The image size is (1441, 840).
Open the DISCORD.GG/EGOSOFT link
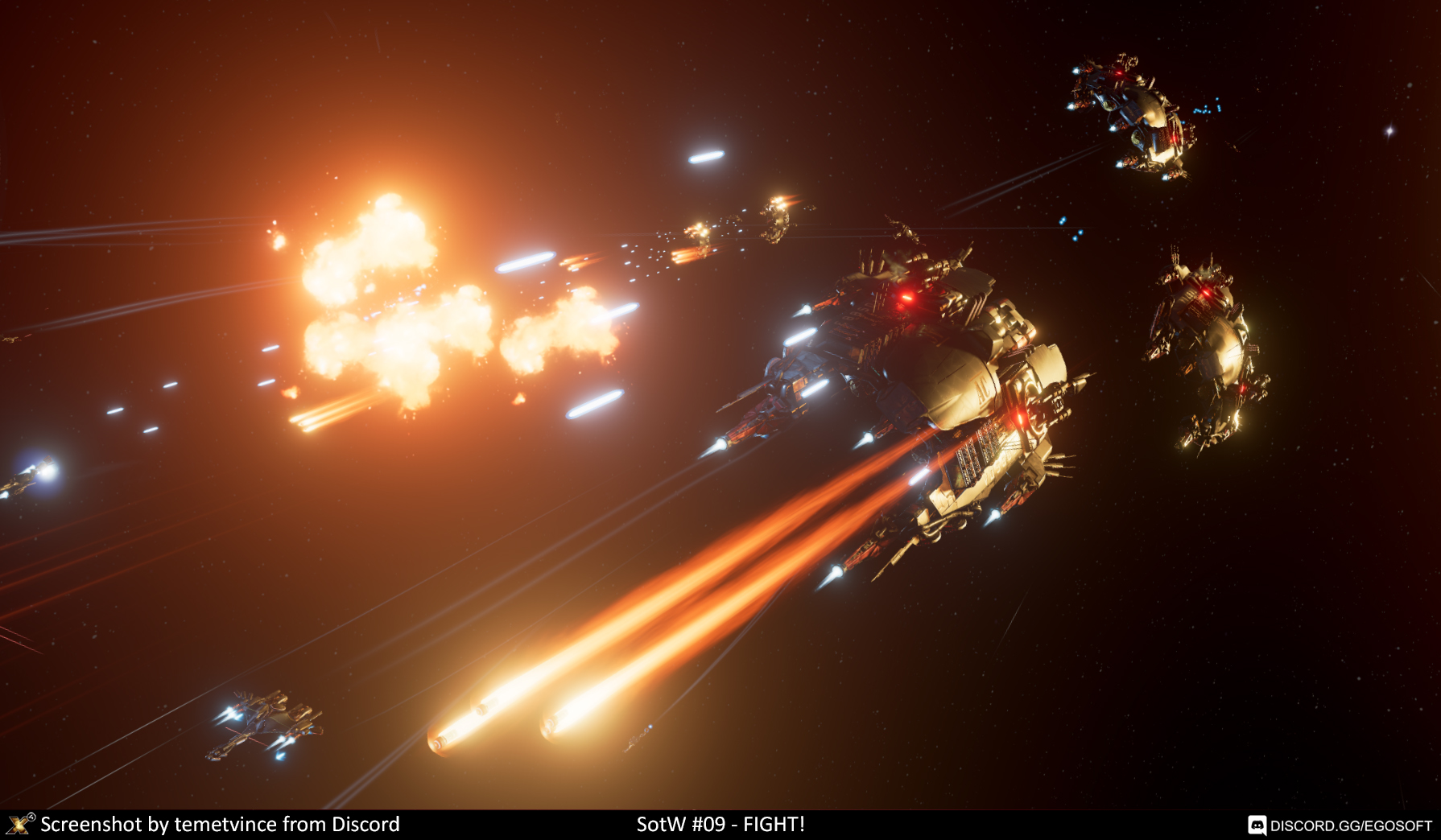click(x=1349, y=826)
